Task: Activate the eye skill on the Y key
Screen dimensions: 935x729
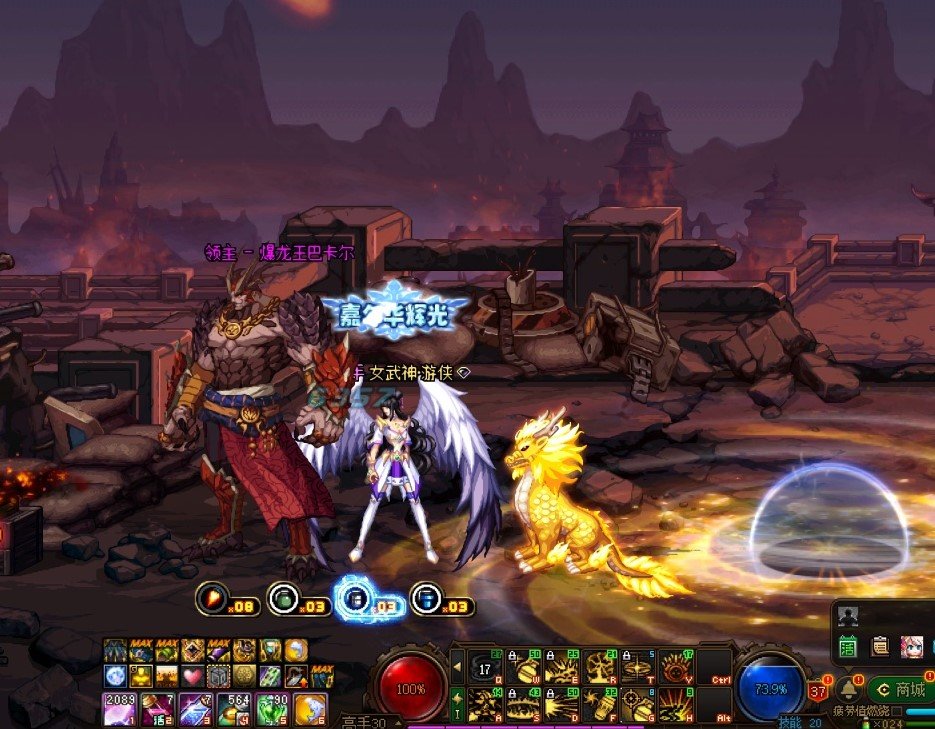Action: [677, 666]
